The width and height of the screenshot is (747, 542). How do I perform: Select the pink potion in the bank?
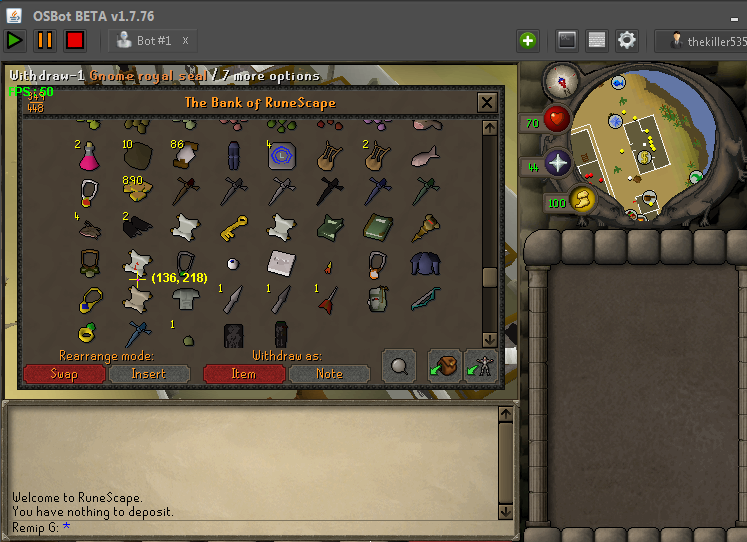(x=90, y=156)
